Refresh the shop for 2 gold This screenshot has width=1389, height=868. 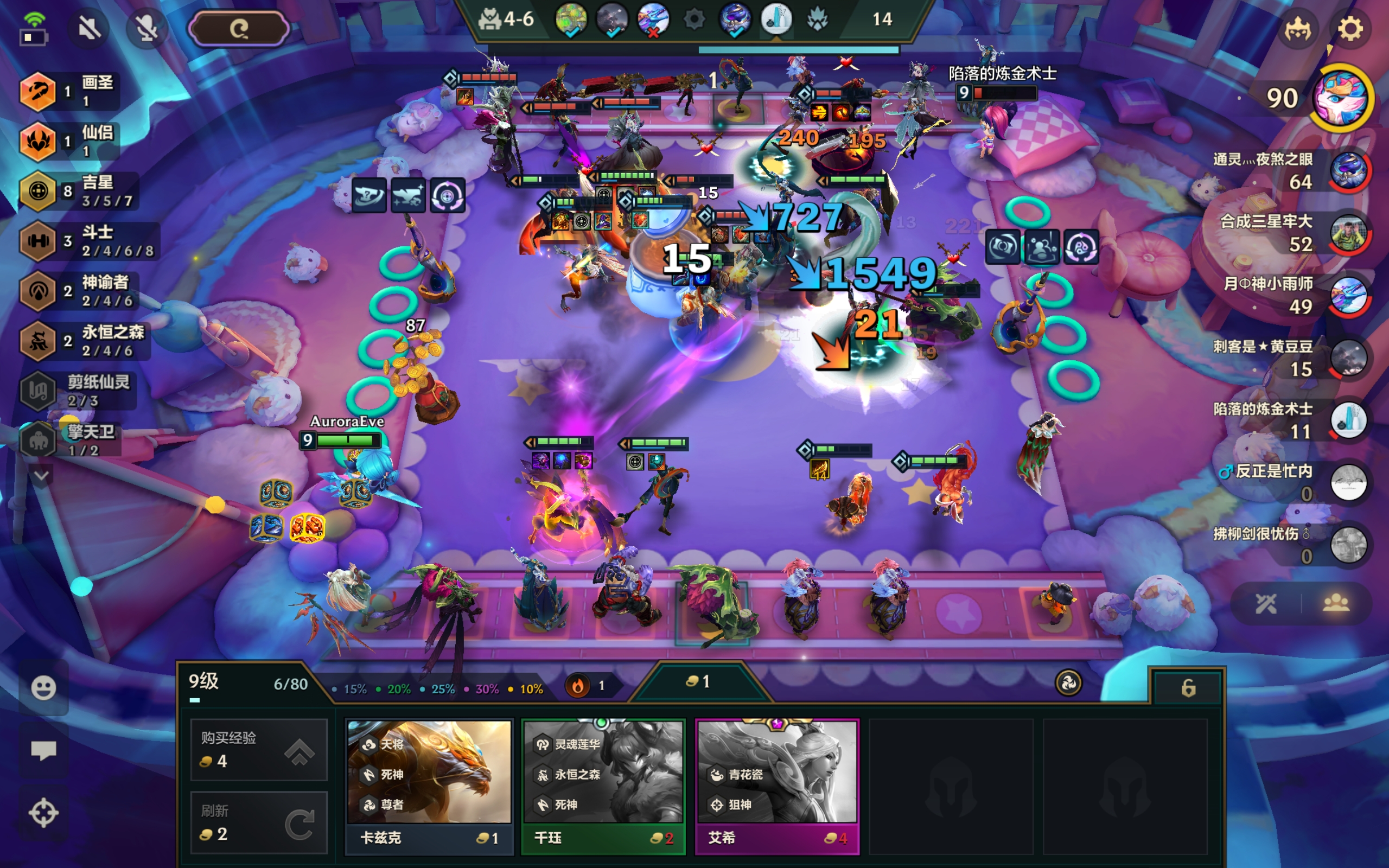coord(258,822)
